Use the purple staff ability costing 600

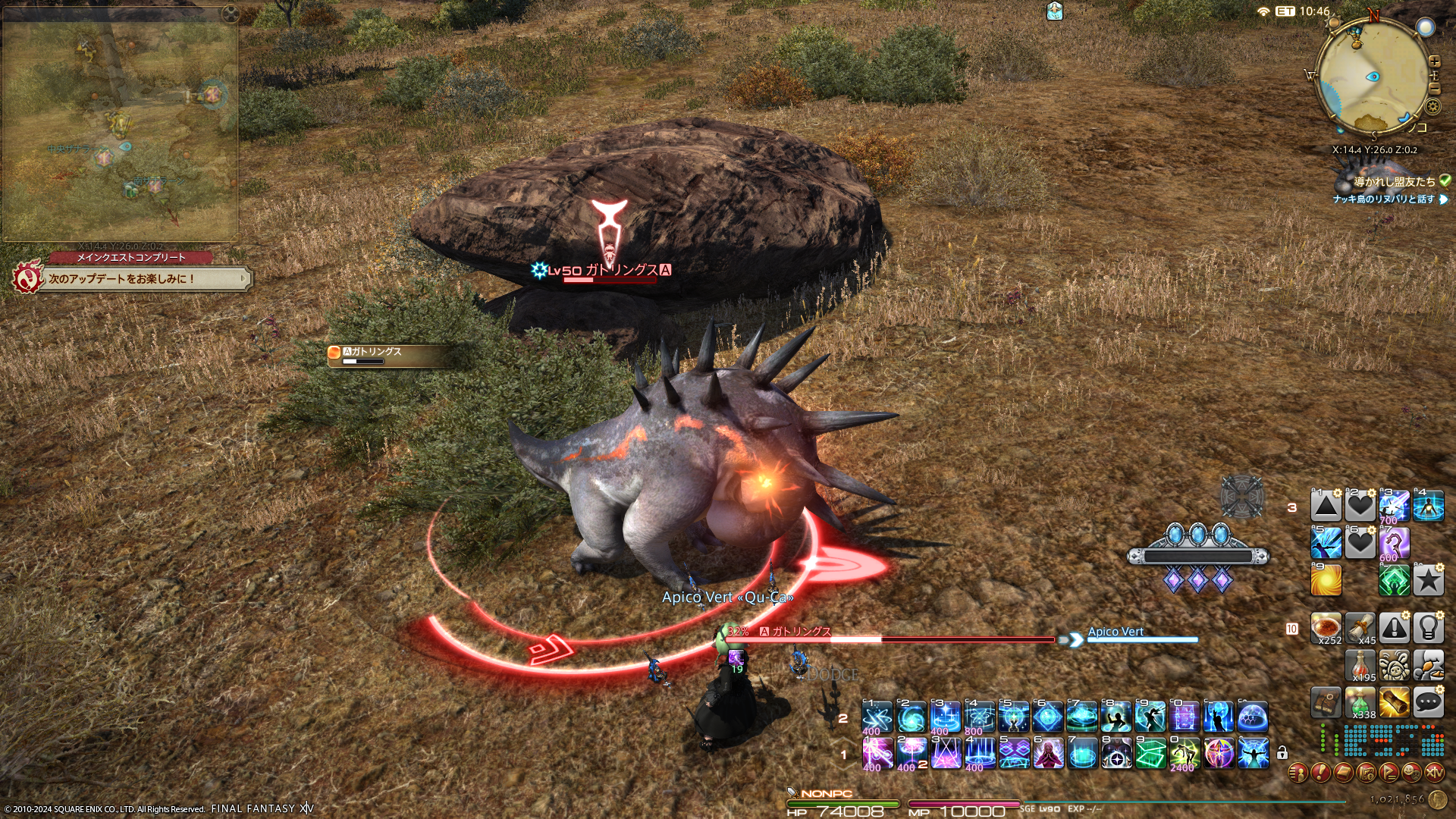[x=1394, y=544]
